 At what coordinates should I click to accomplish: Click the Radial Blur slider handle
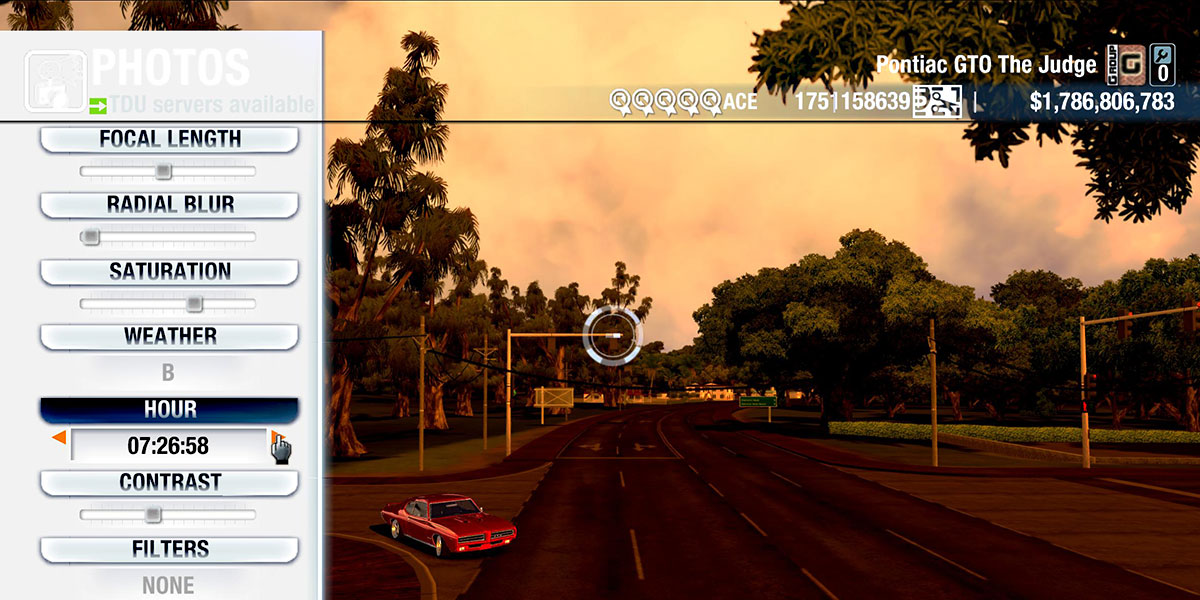pyautogui.click(x=91, y=237)
